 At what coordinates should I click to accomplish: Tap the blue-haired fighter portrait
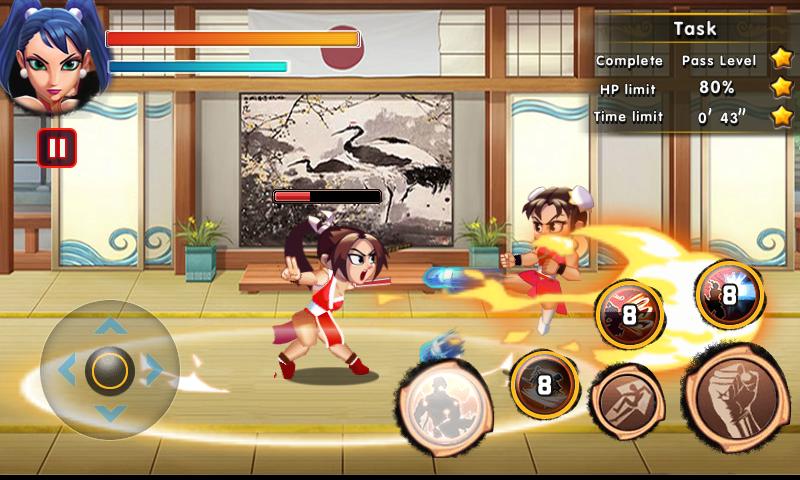(x=48, y=57)
